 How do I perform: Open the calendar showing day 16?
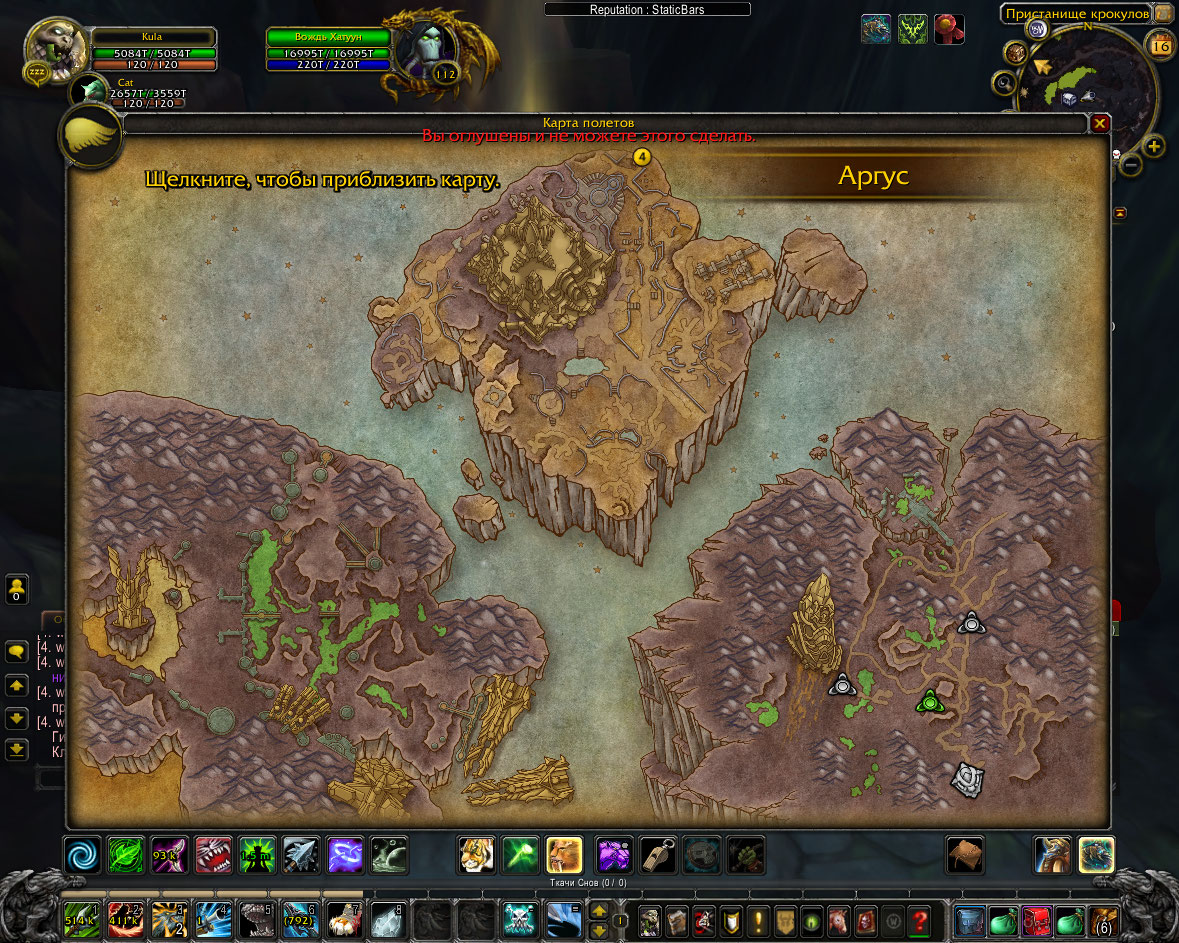coord(1160,46)
